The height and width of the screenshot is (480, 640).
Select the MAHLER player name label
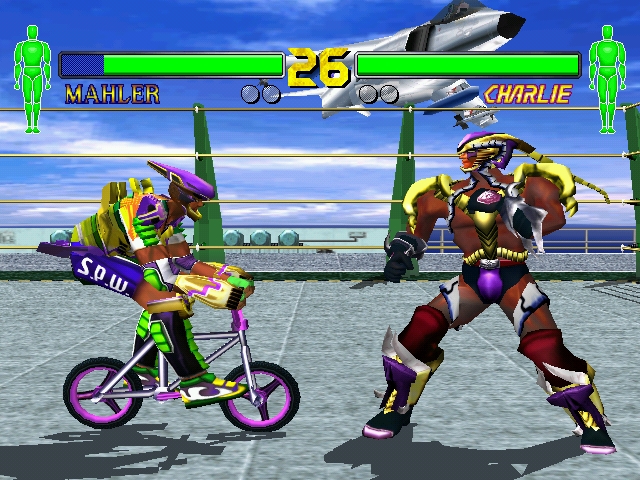pos(112,95)
